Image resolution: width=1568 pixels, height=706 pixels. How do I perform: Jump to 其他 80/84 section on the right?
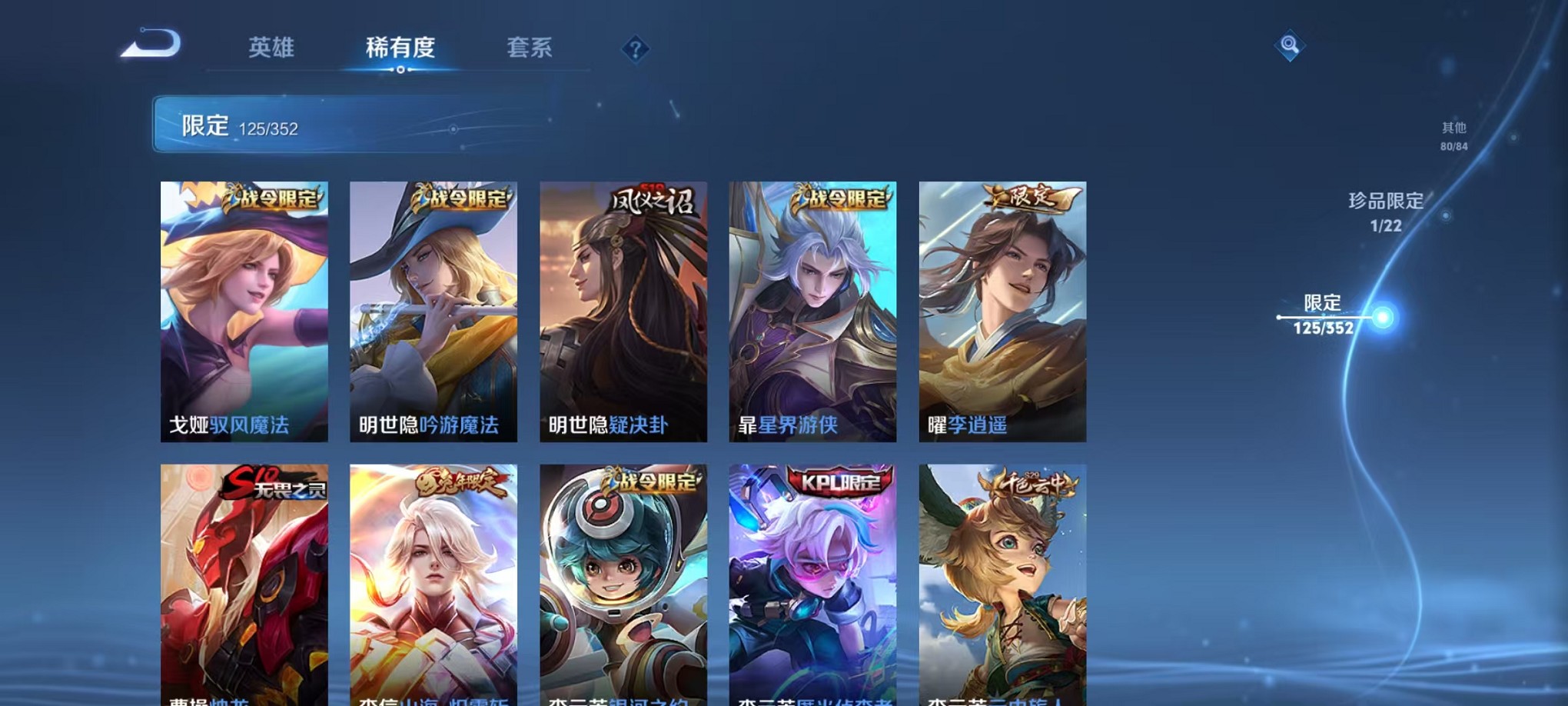(1453, 135)
